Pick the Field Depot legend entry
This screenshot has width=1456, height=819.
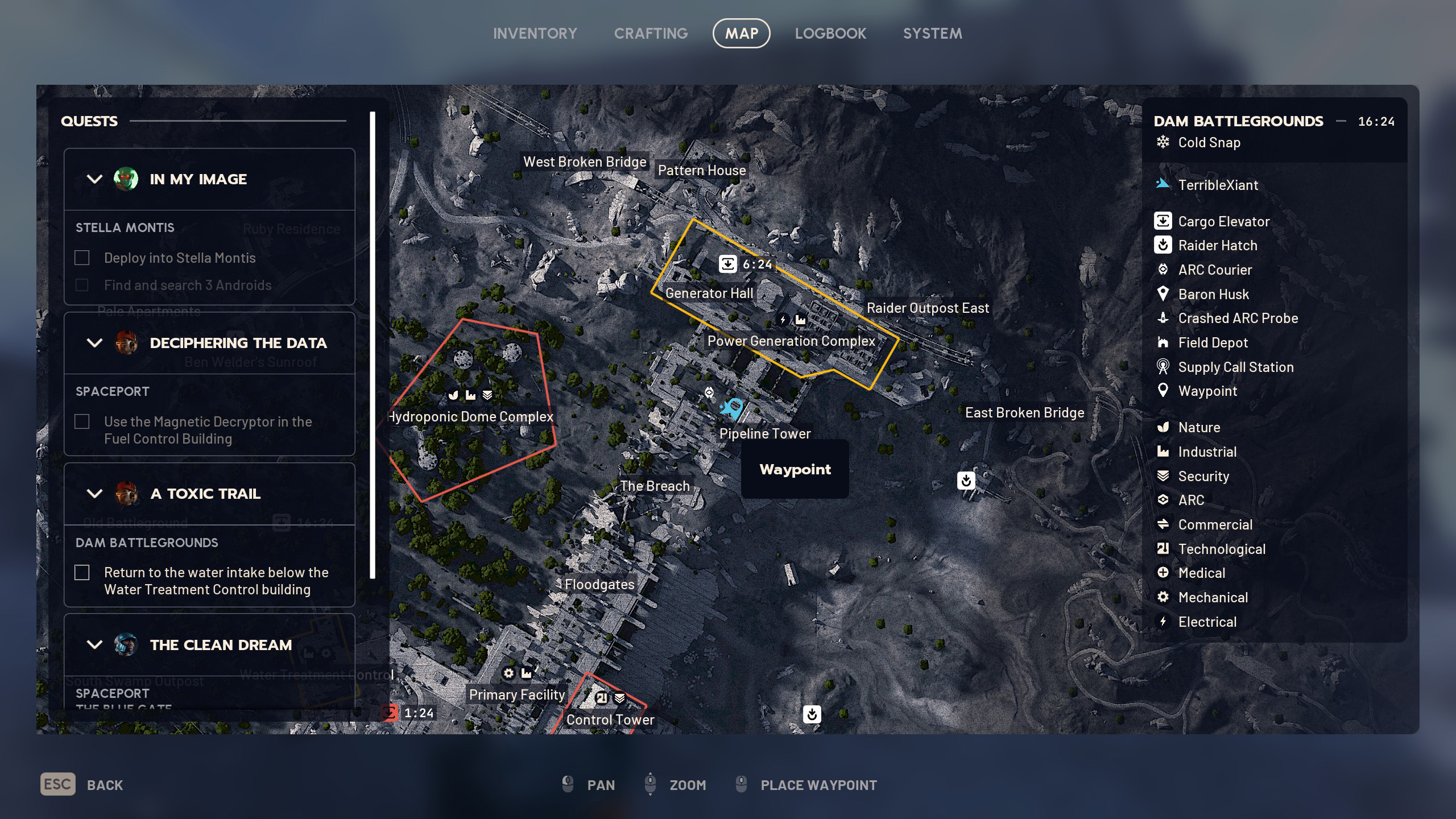point(1213,343)
